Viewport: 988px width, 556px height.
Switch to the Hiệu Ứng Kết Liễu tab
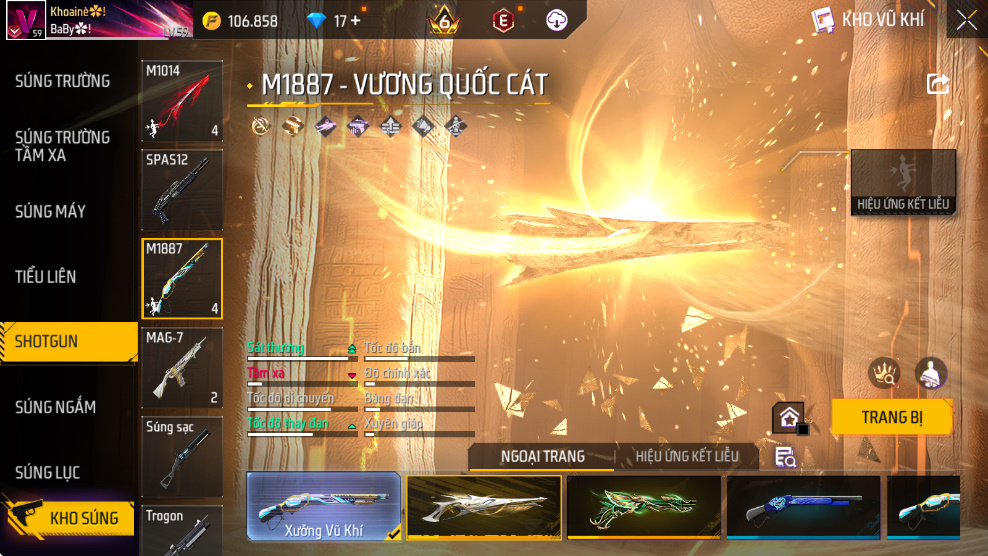pyautogui.click(x=687, y=457)
